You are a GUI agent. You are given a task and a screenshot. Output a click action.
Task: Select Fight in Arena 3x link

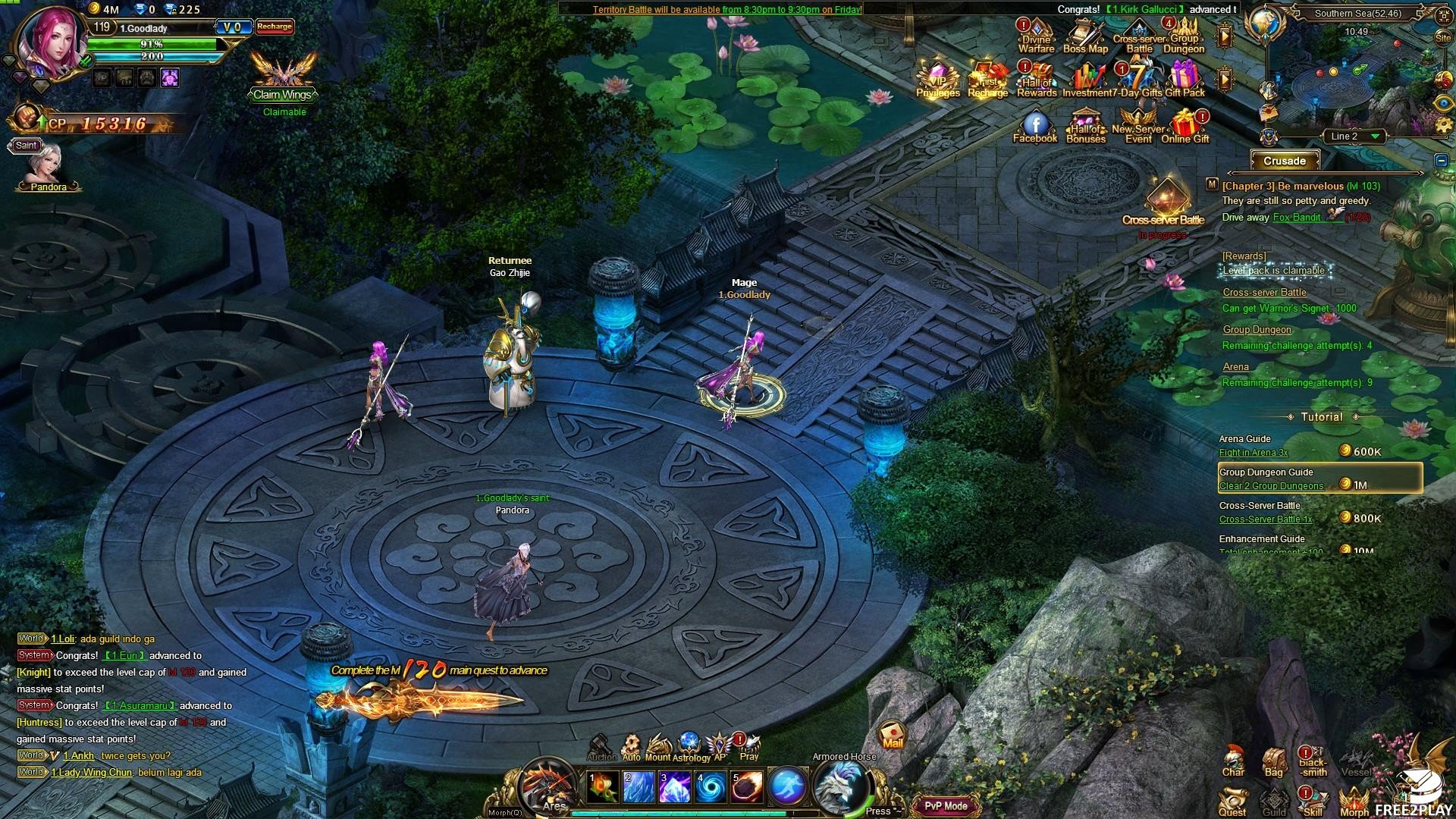pyautogui.click(x=1254, y=453)
